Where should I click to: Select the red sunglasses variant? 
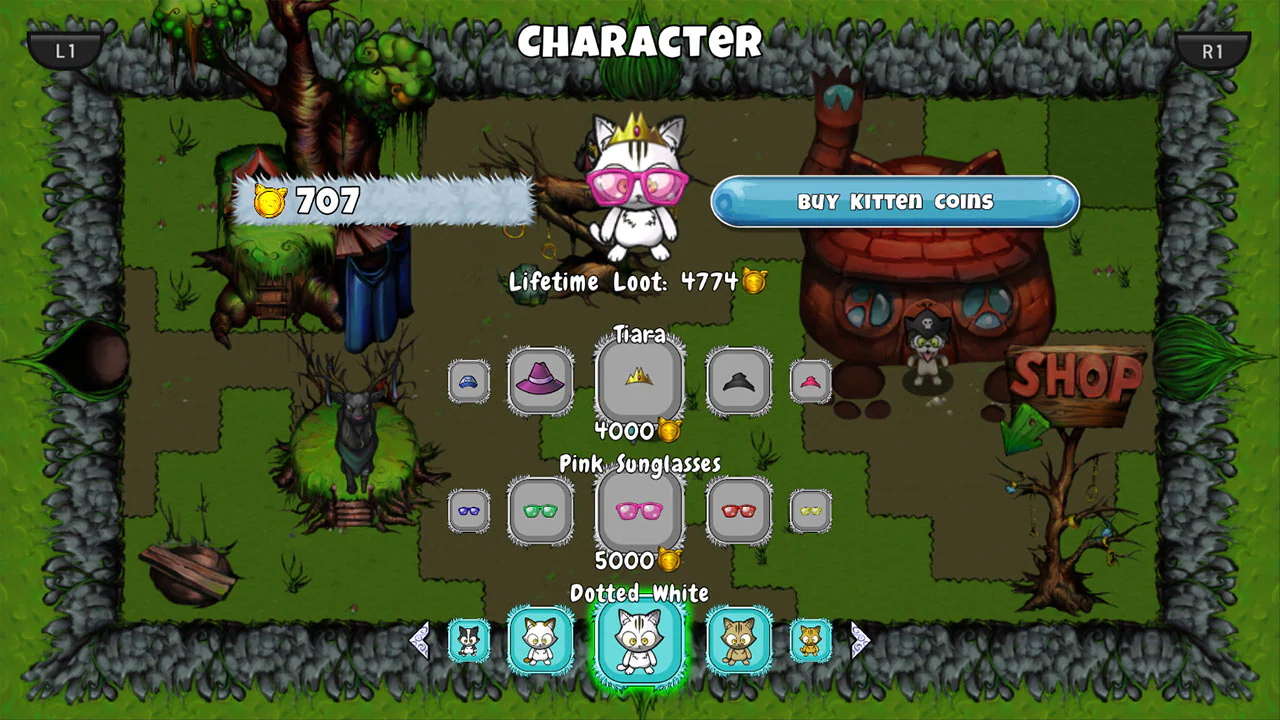738,511
